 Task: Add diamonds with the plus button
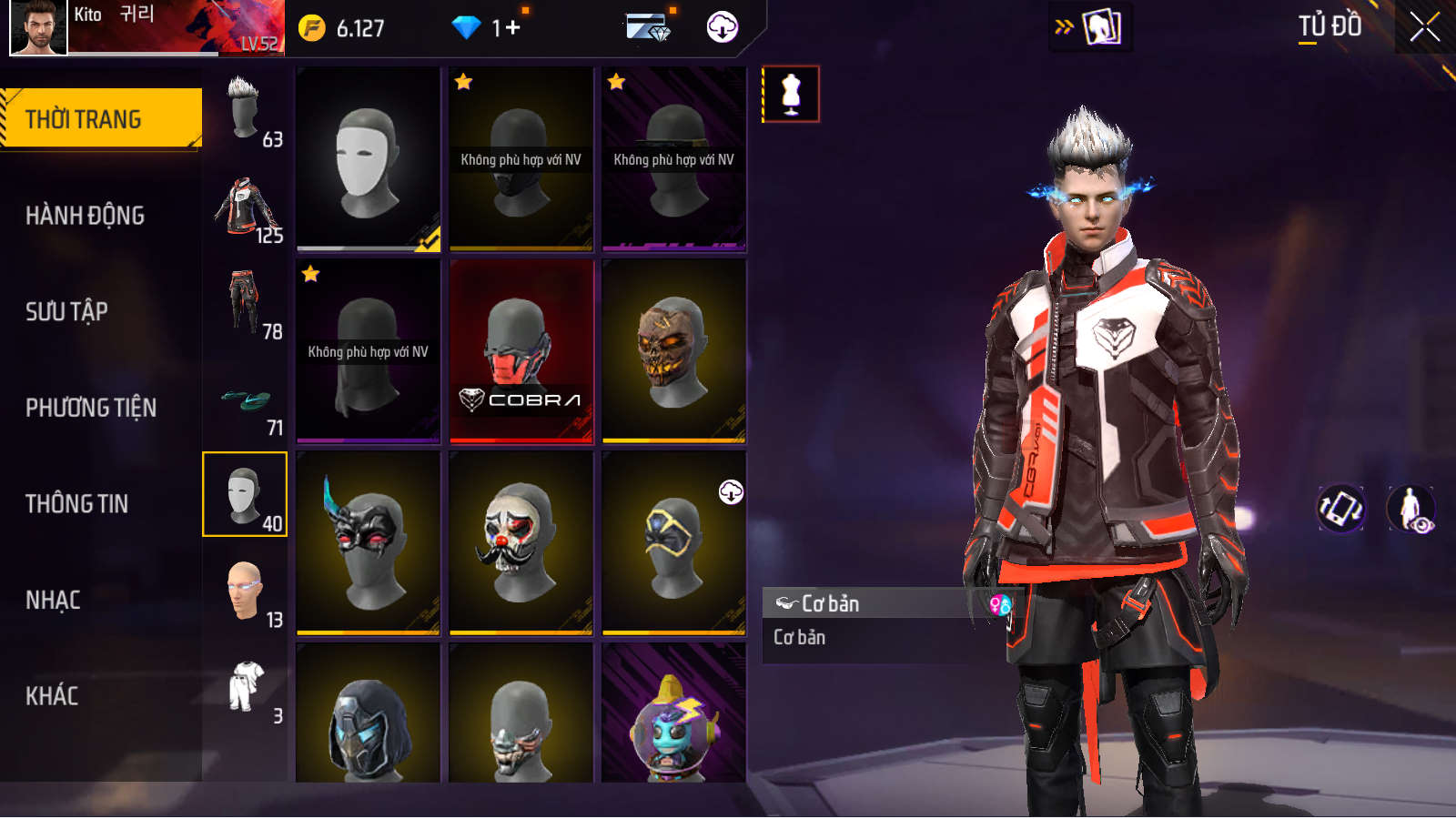coord(512,28)
